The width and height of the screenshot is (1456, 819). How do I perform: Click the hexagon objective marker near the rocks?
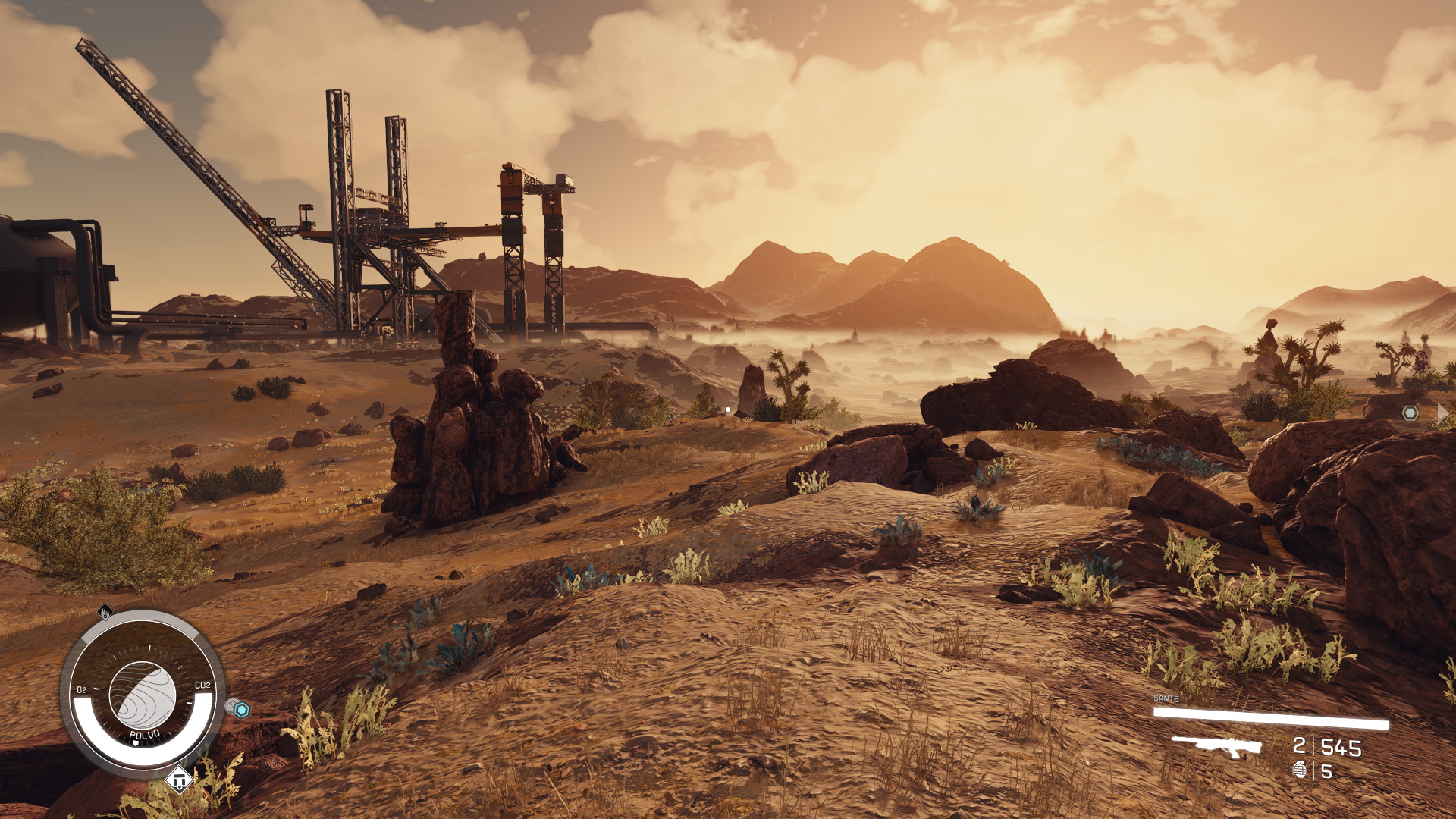pos(1410,413)
